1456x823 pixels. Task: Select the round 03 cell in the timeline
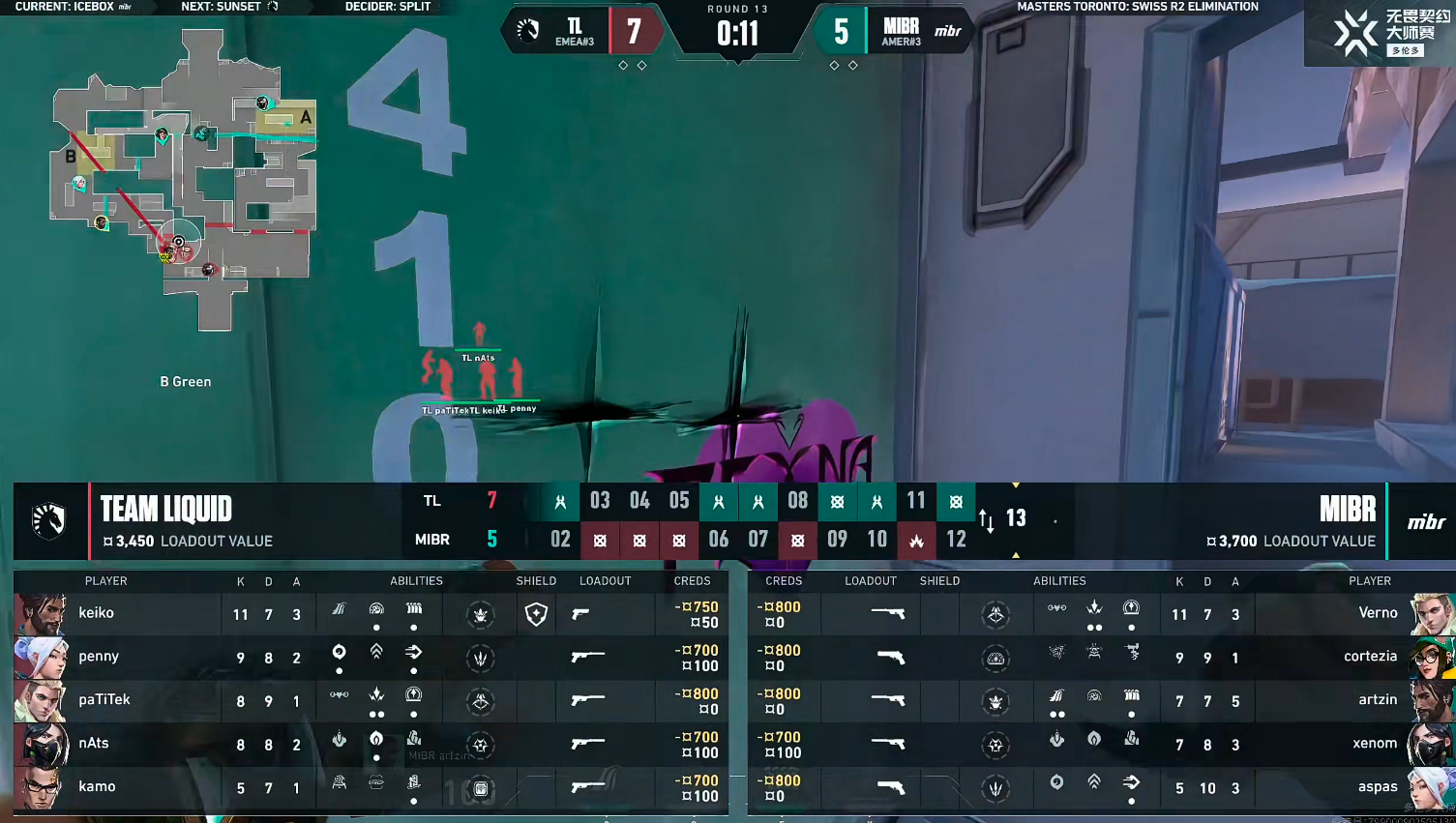click(600, 501)
